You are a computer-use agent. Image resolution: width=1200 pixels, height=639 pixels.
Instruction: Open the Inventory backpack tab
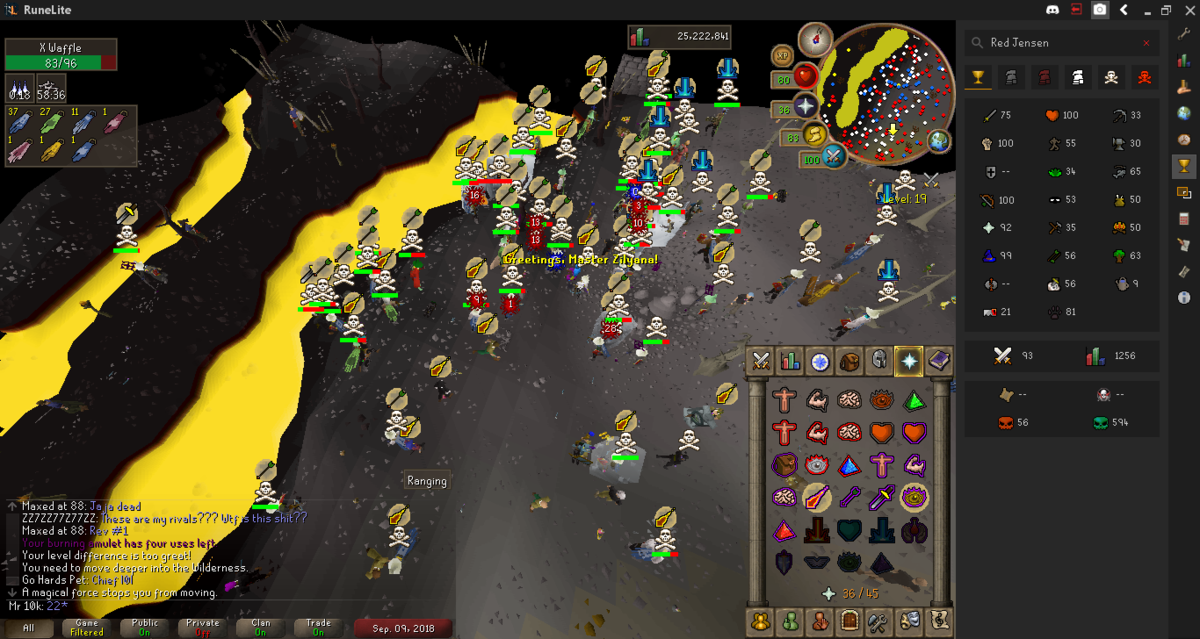click(x=850, y=361)
